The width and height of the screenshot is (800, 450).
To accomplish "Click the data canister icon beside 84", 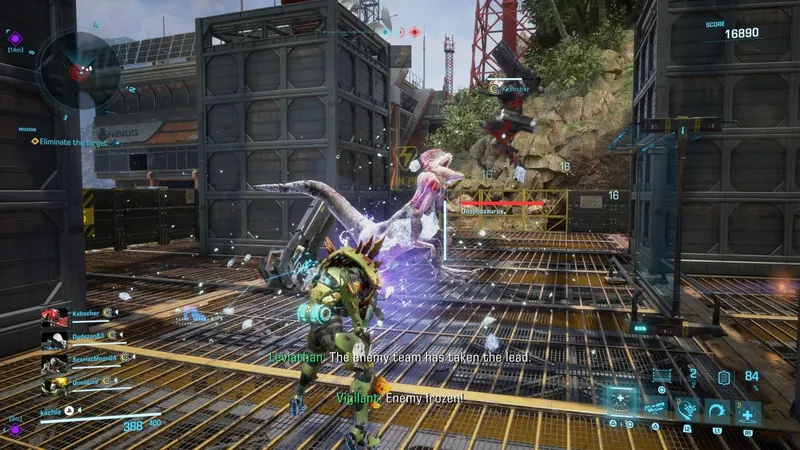I will (724, 378).
